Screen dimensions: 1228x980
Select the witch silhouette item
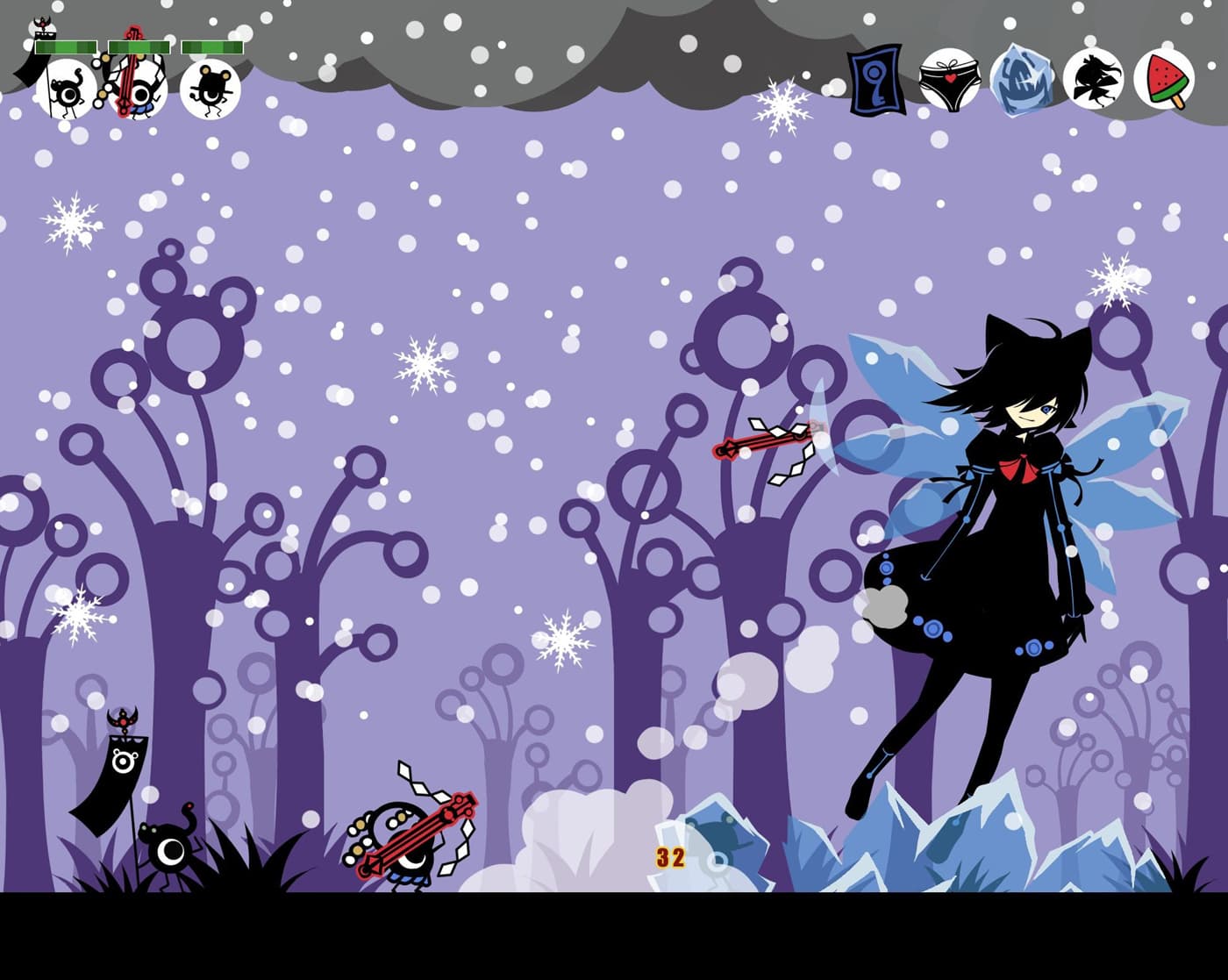point(1093,81)
